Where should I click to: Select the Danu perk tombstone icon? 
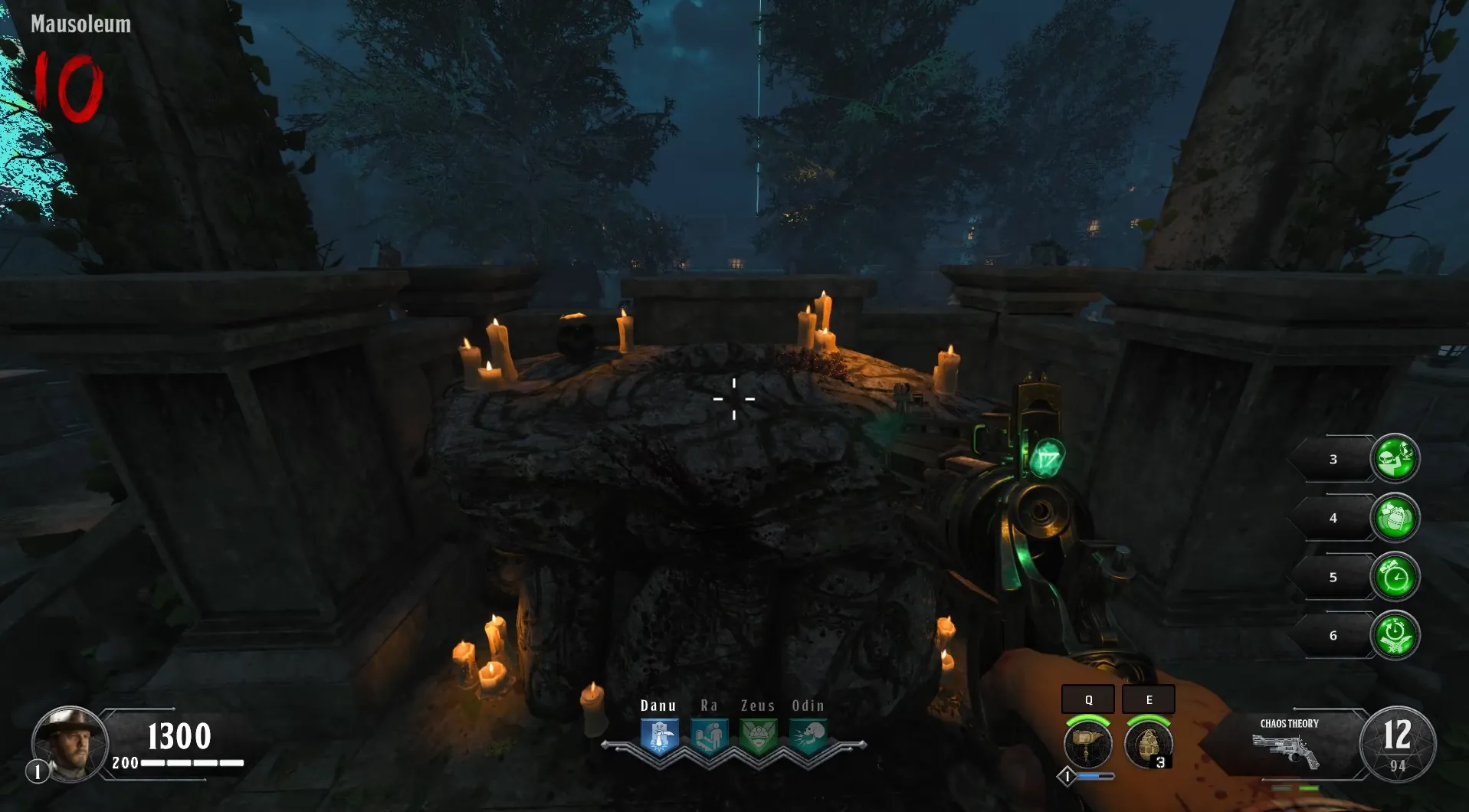pos(660,737)
